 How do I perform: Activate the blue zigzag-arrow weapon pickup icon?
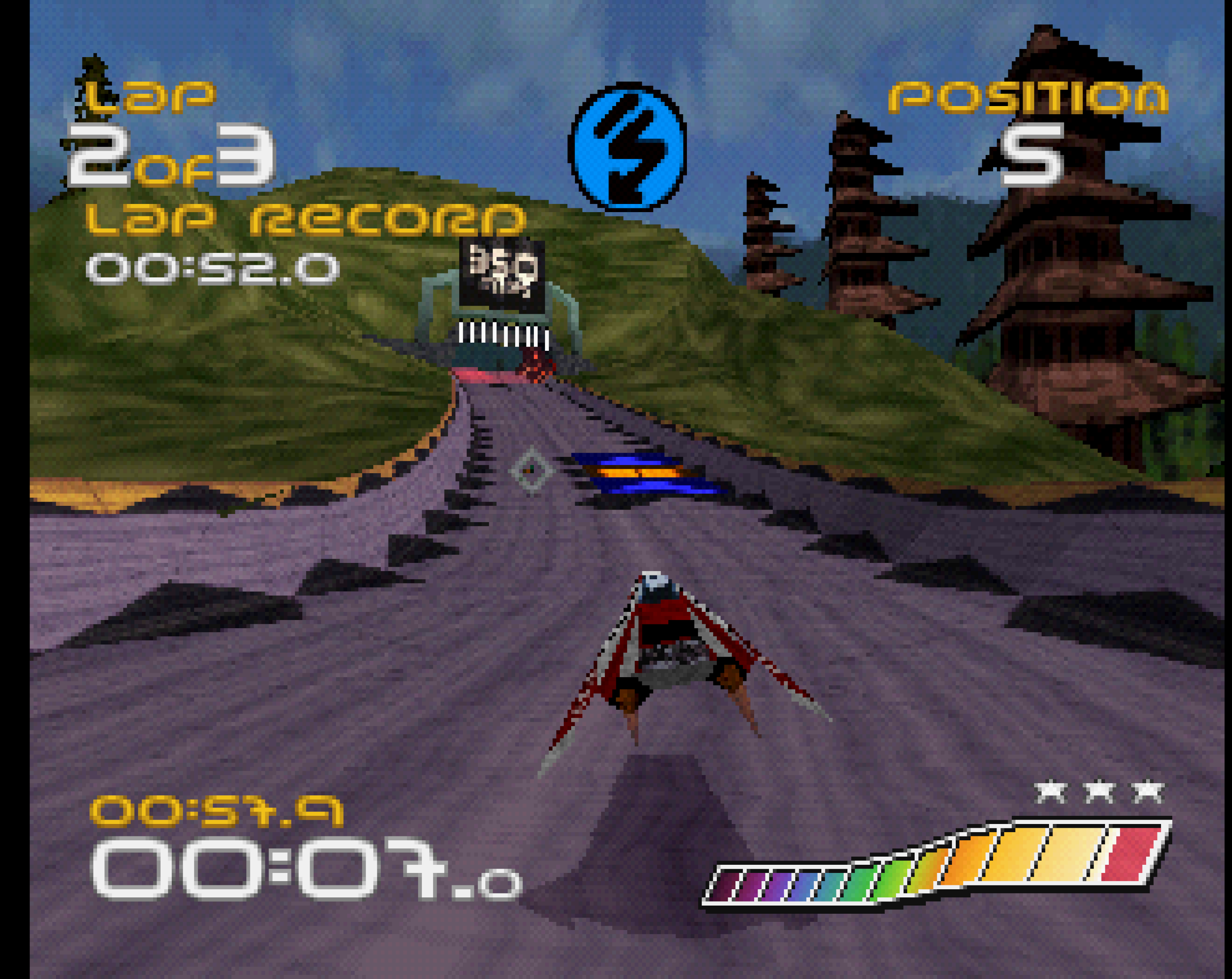[627, 146]
